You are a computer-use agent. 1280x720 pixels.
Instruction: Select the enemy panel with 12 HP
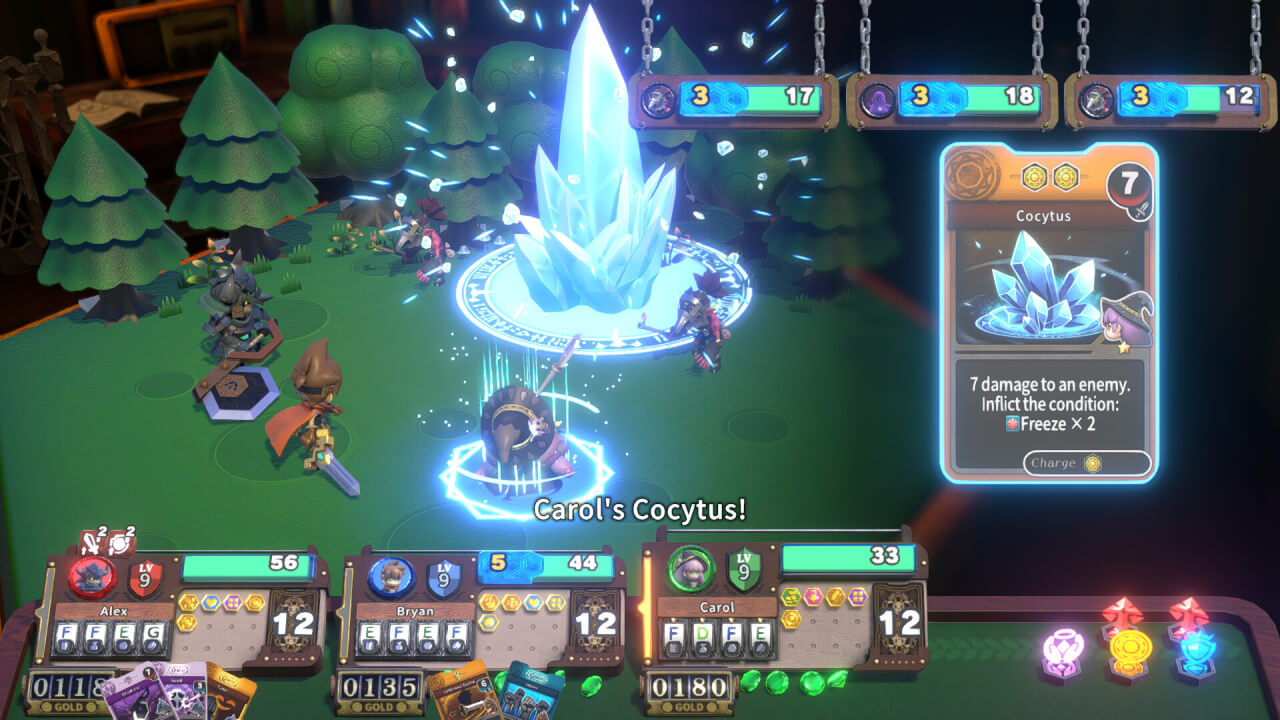click(1170, 100)
